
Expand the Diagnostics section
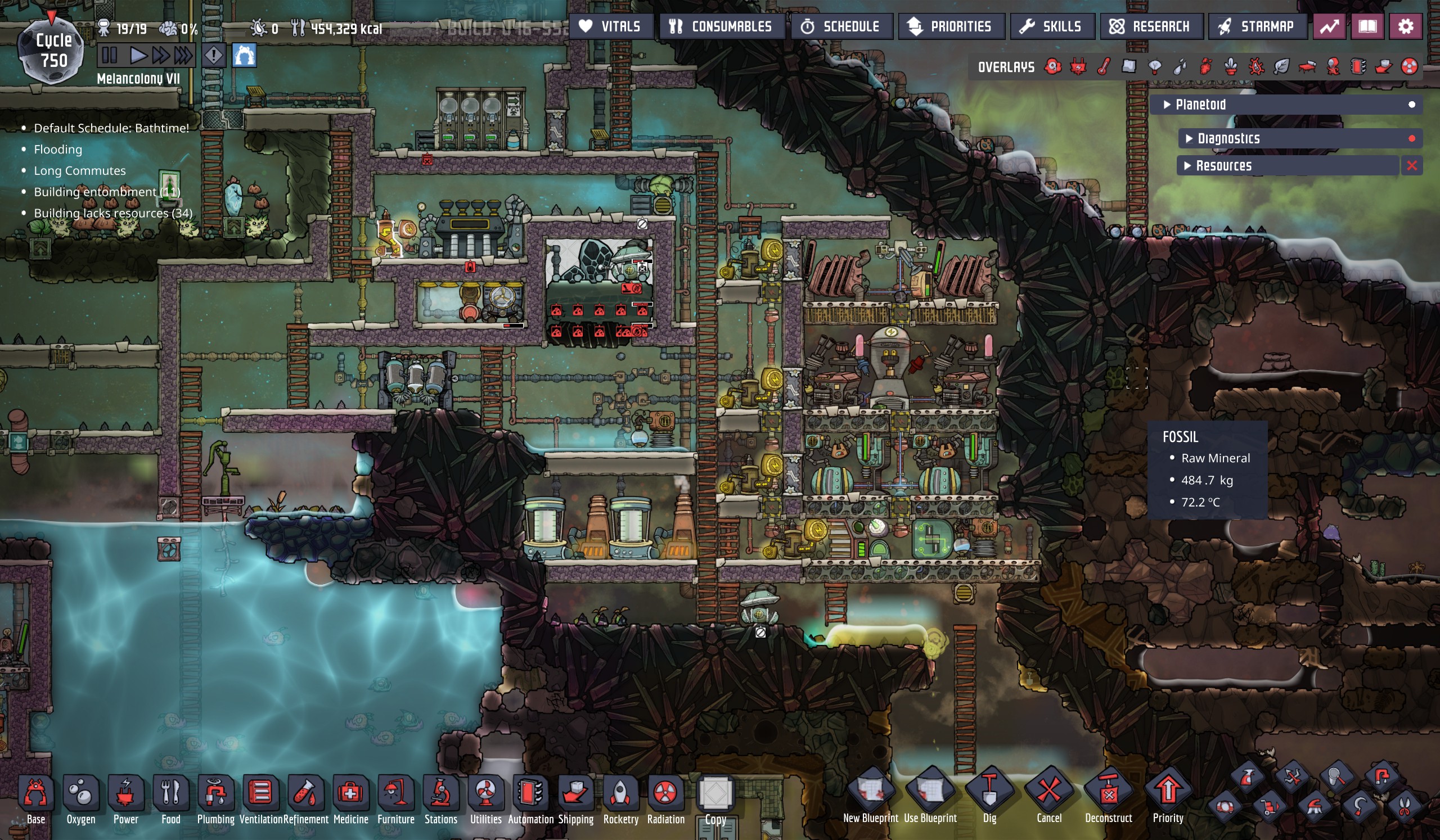1228,138
